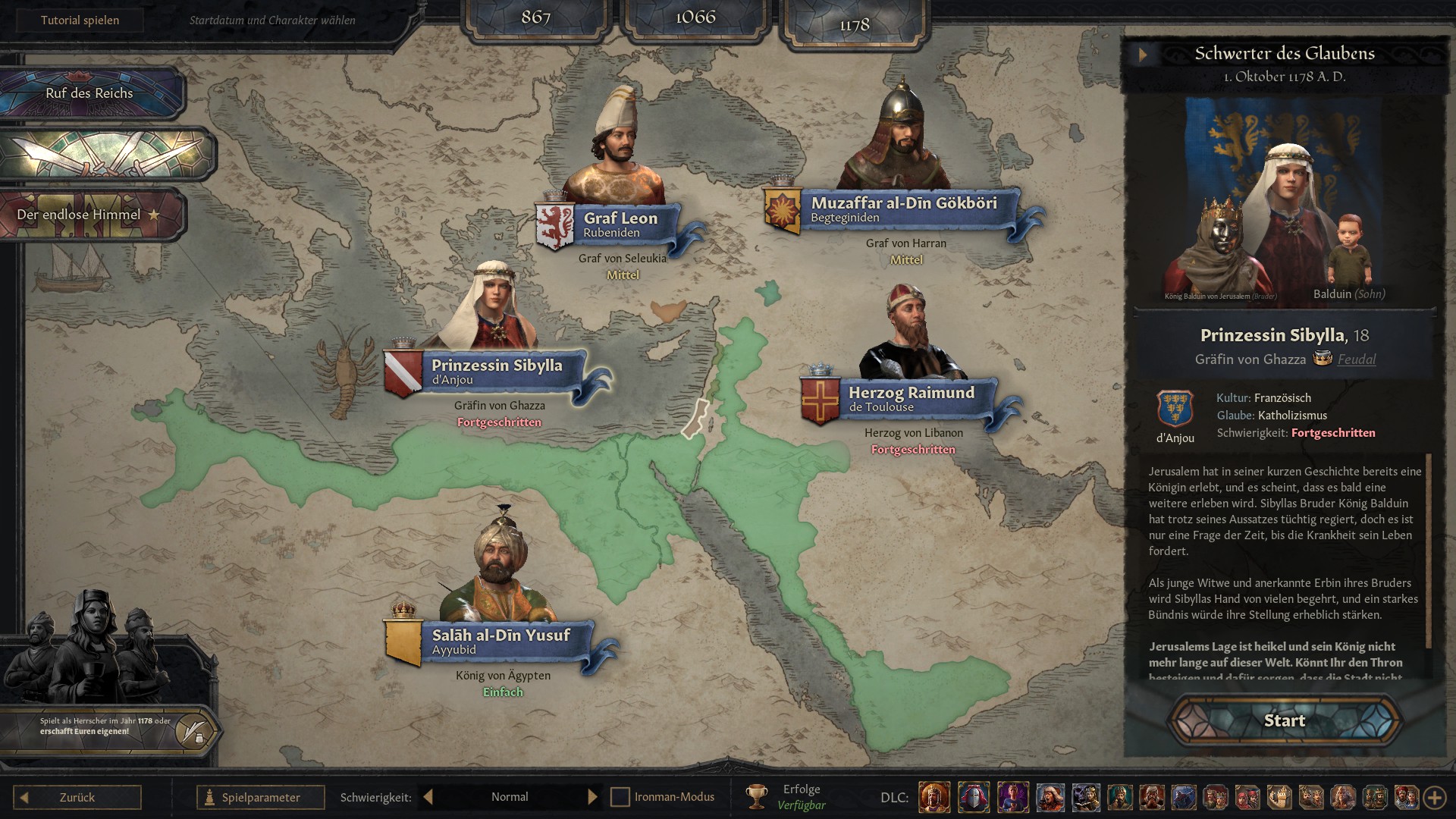Image resolution: width=1456 pixels, height=819 pixels.
Task: Add more DLC with the plus button
Action: pyautogui.click(x=1434, y=797)
